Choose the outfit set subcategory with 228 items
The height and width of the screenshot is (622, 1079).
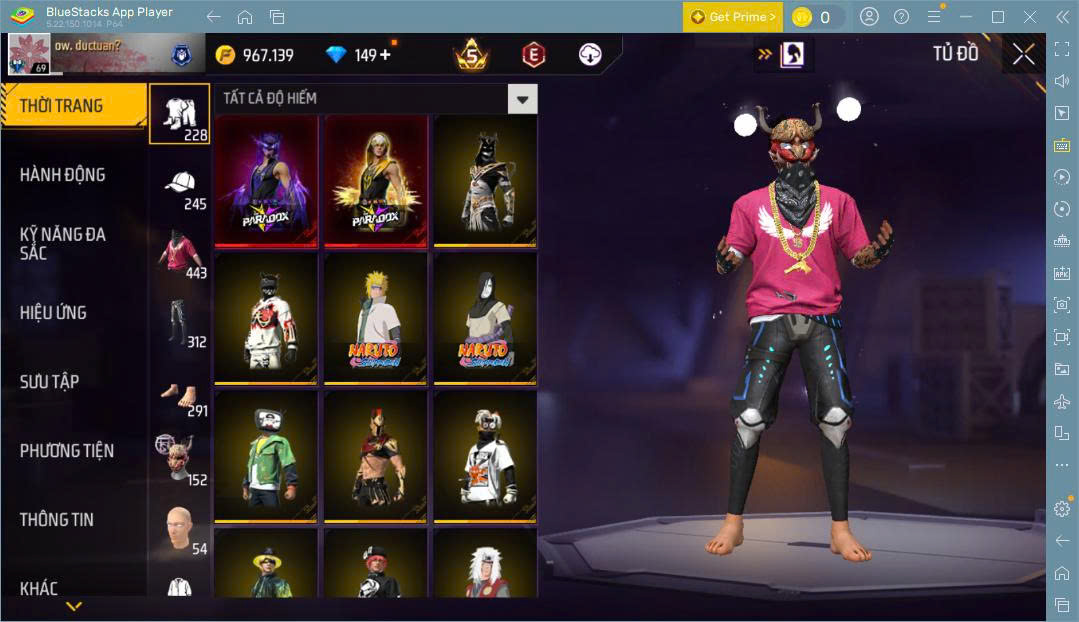coord(180,113)
